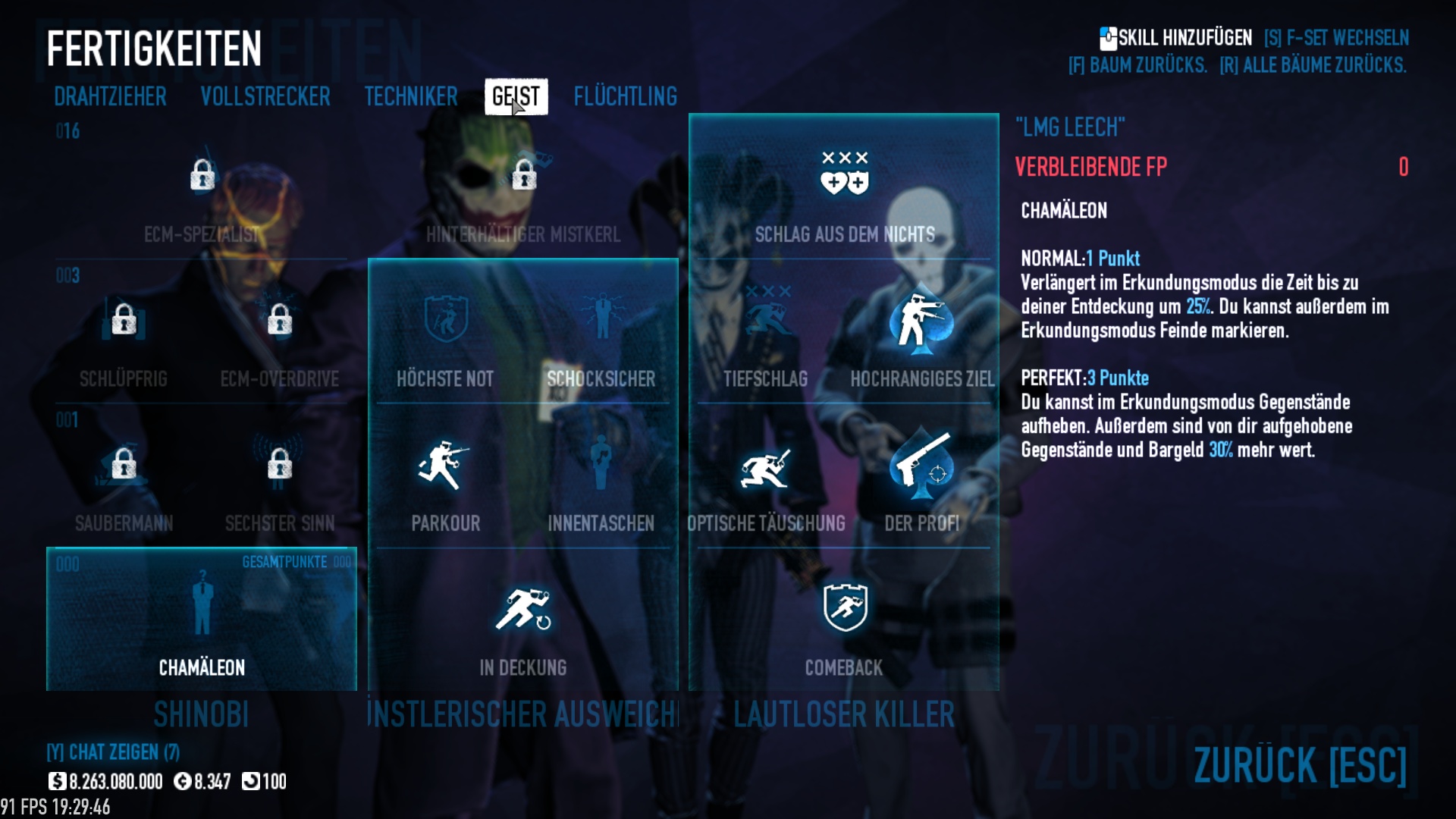
Task: Select the Tiefschlag skill
Action: (765, 322)
